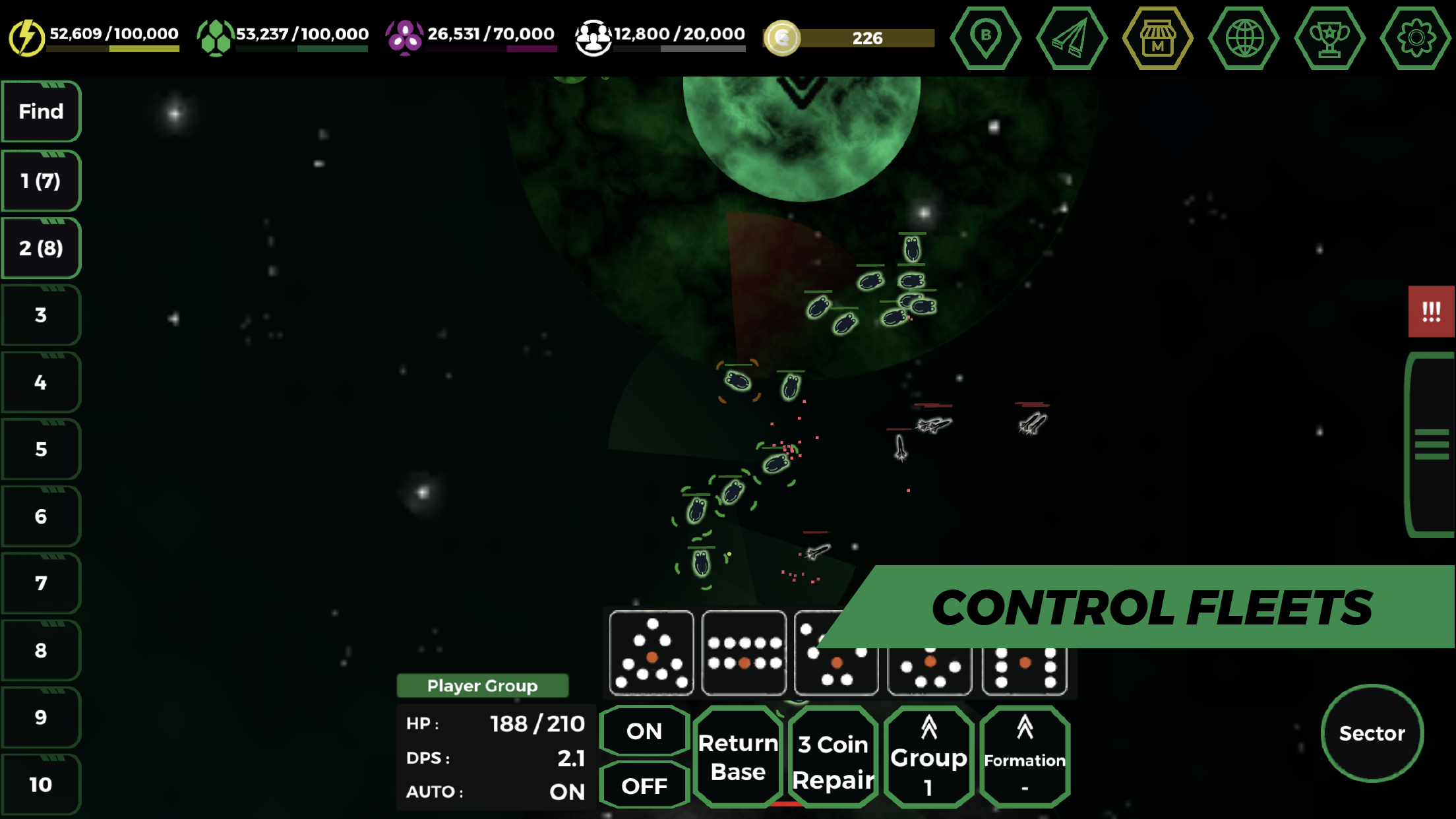
Task: Click the red exclamation alert icon
Action: [x=1431, y=311]
